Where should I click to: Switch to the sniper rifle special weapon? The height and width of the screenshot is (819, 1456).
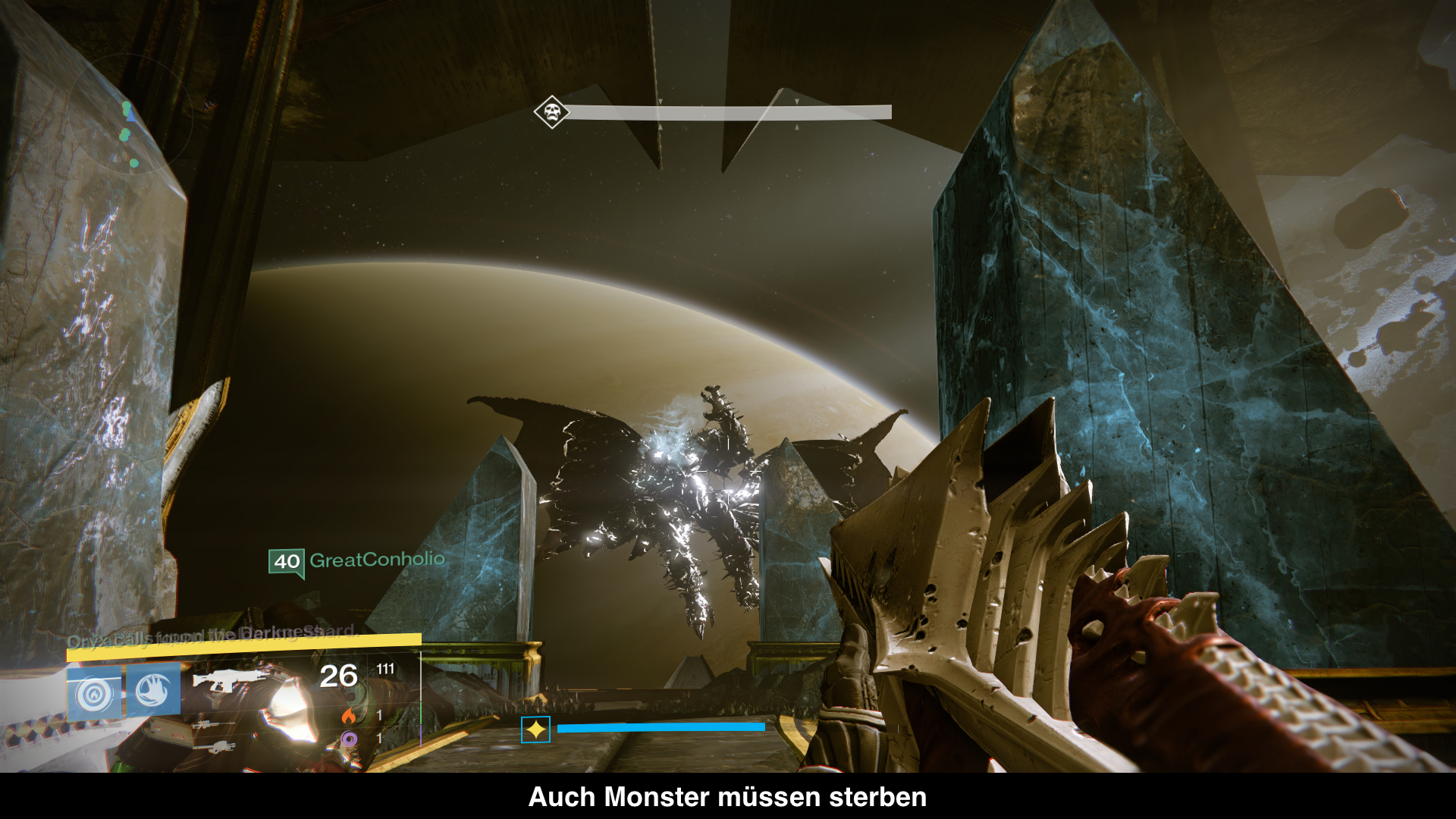(206, 726)
